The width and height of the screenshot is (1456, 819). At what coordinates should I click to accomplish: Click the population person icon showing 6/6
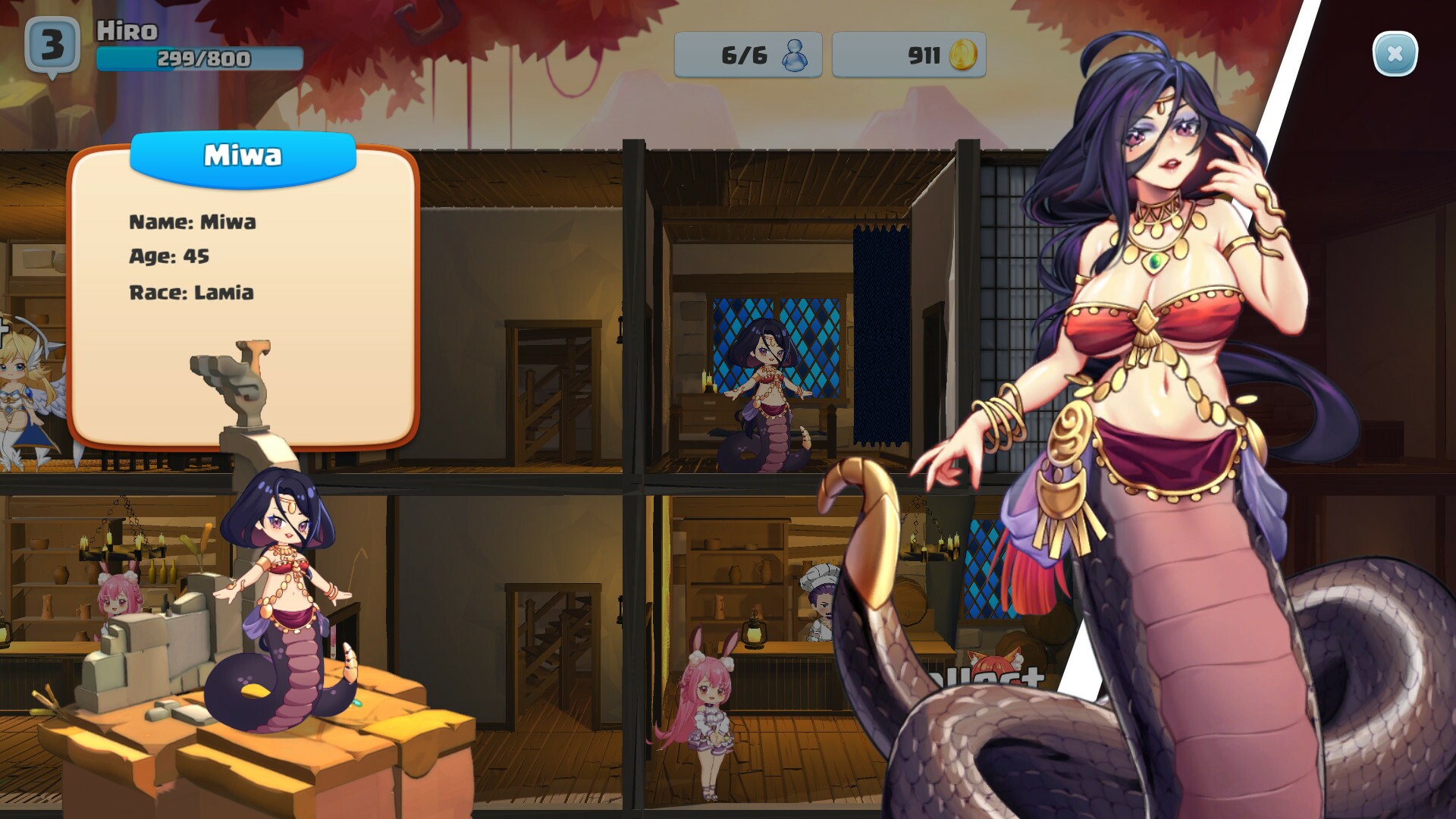click(x=795, y=54)
